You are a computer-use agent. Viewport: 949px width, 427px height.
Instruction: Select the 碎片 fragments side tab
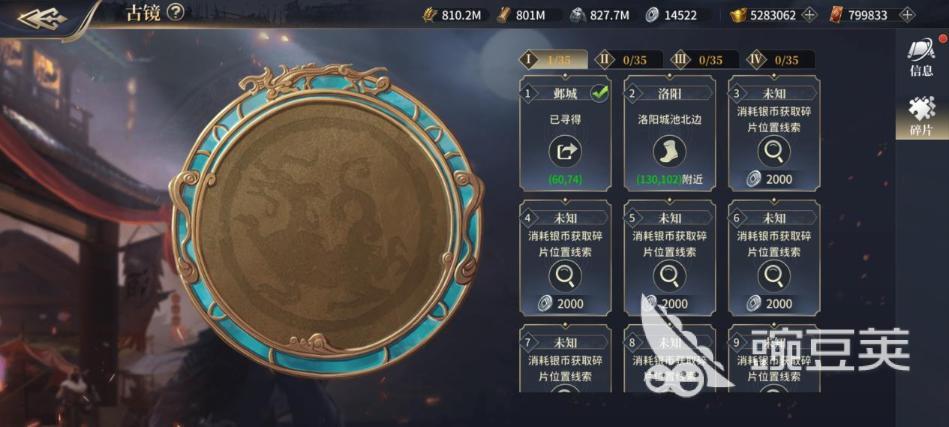[921, 117]
